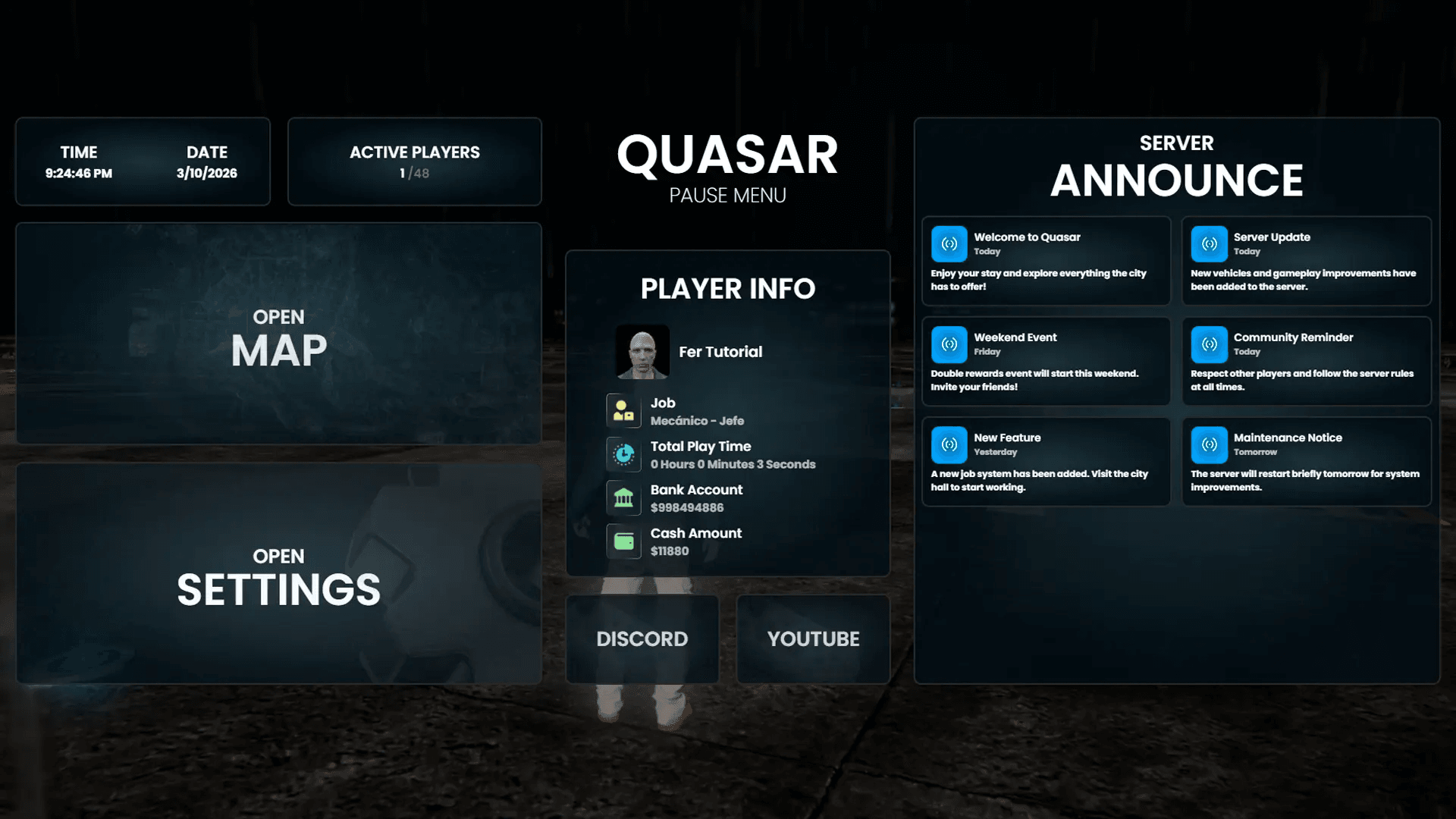The width and height of the screenshot is (1456, 819).
Task: Click the New Feature announcement icon
Action: coord(949,444)
